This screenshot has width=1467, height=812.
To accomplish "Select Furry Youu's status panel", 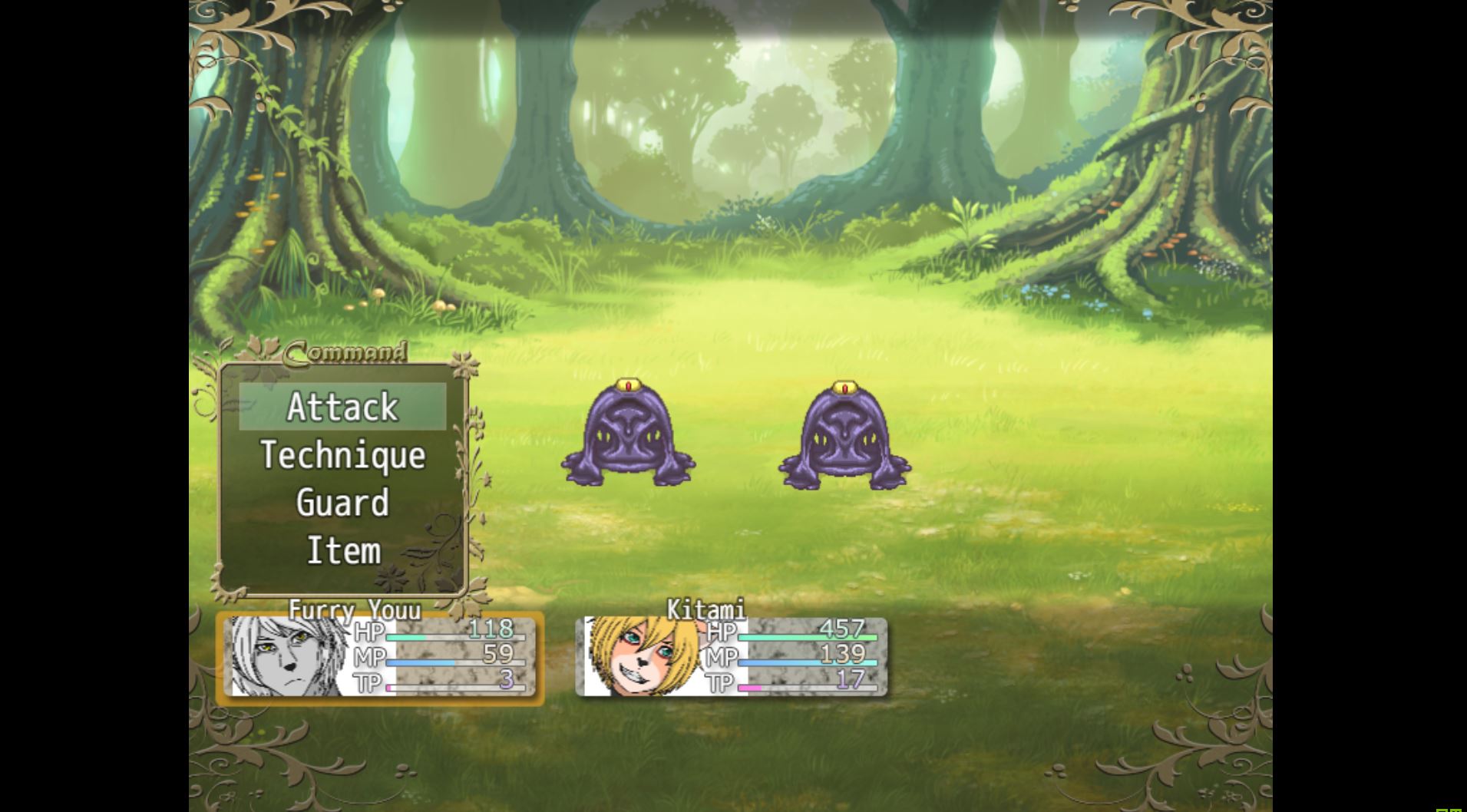I will pyautogui.click(x=380, y=657).
